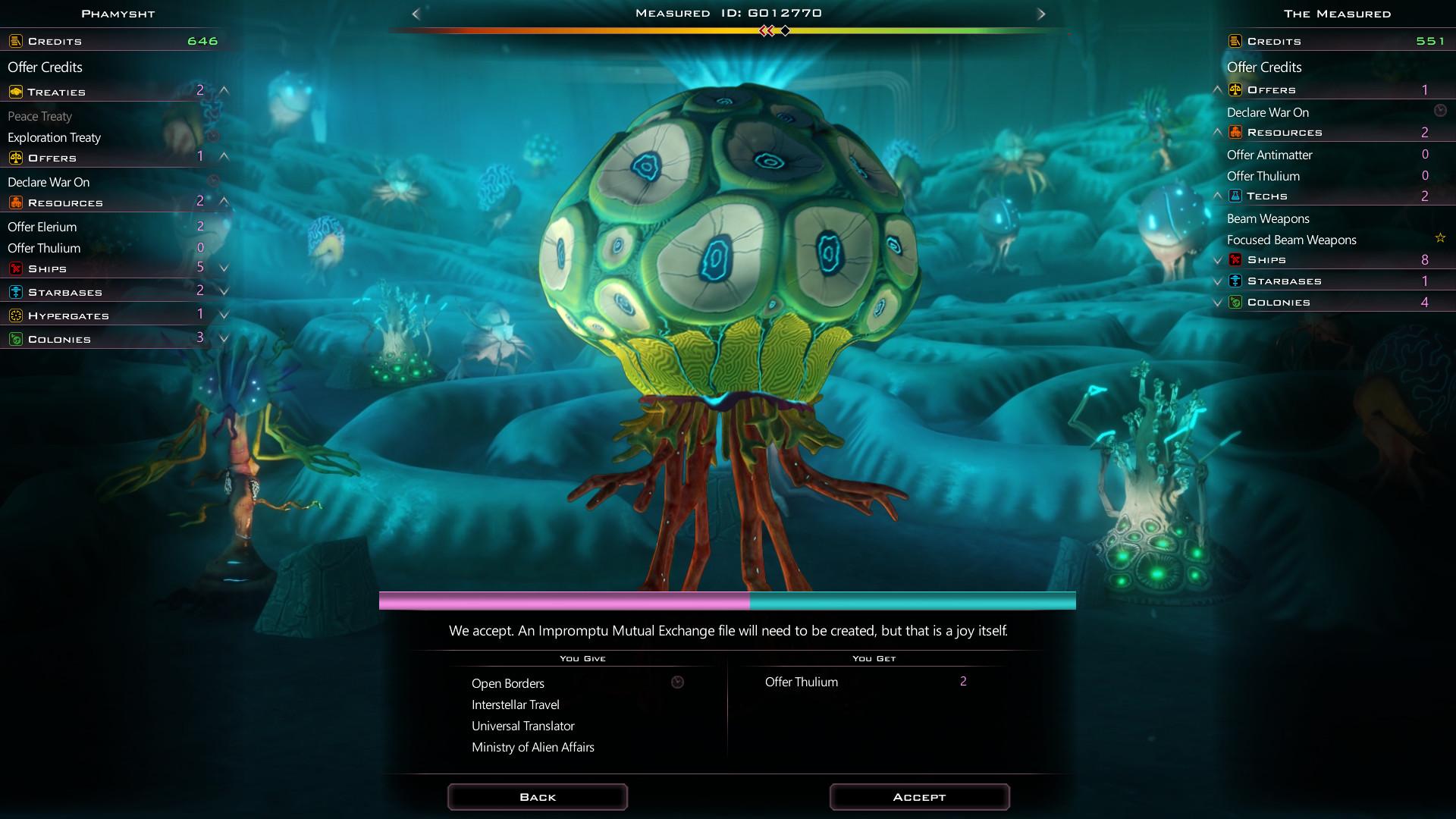1456x819 pixels.
Task: Select Beam Weapons under the Techs section
Action: point(1268,218)
